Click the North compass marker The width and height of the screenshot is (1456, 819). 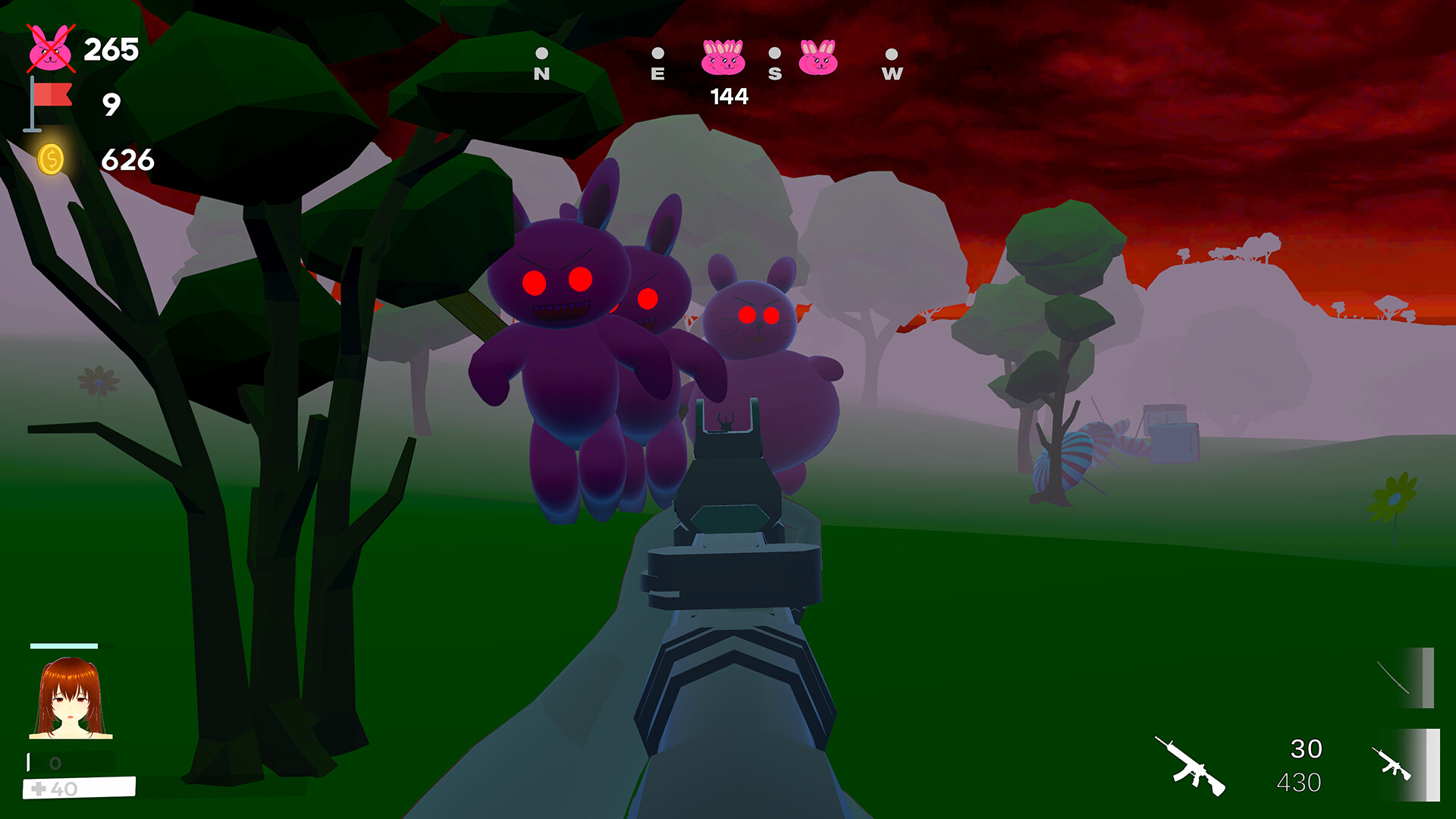[x=541, y=64]
